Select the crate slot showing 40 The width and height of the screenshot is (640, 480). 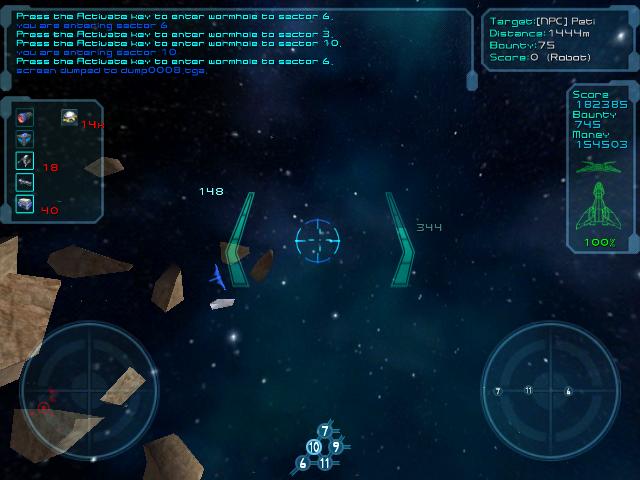tap(25, 205)
